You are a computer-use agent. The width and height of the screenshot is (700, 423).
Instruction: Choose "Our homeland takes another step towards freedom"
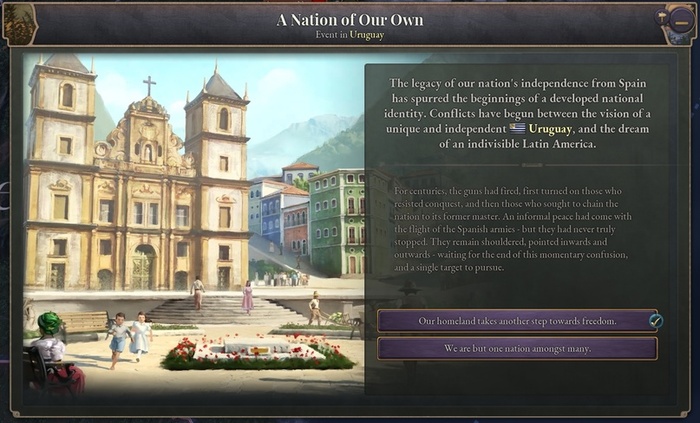517,321
